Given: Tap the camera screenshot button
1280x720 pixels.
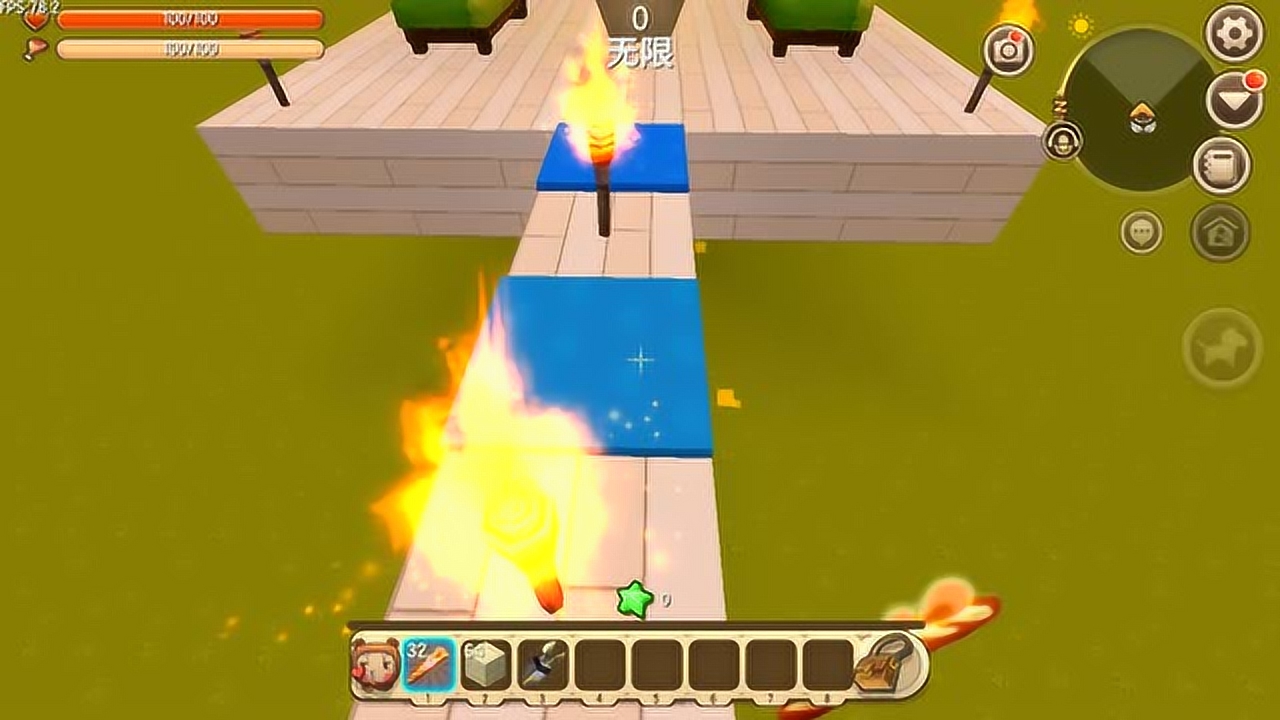Looking at the screenshot, I should 1008,50.
